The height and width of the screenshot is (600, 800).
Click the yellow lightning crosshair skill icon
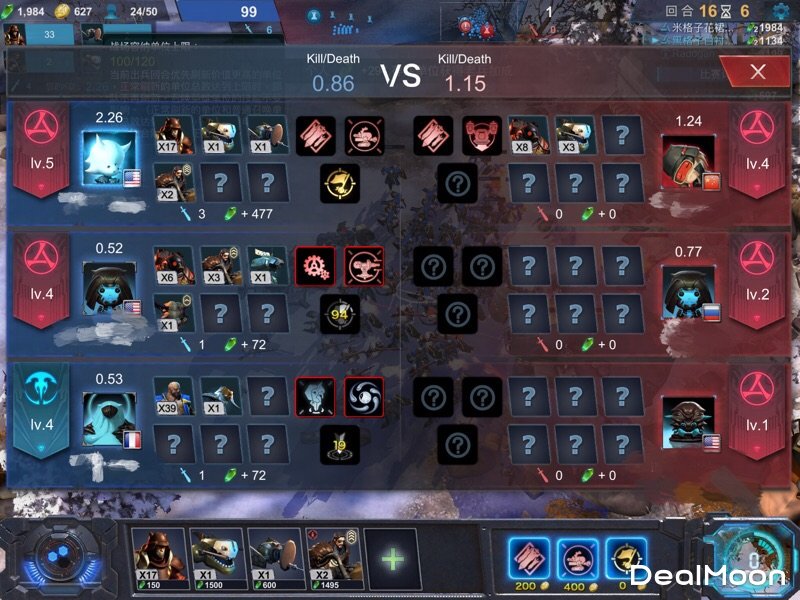pos(340,184)
